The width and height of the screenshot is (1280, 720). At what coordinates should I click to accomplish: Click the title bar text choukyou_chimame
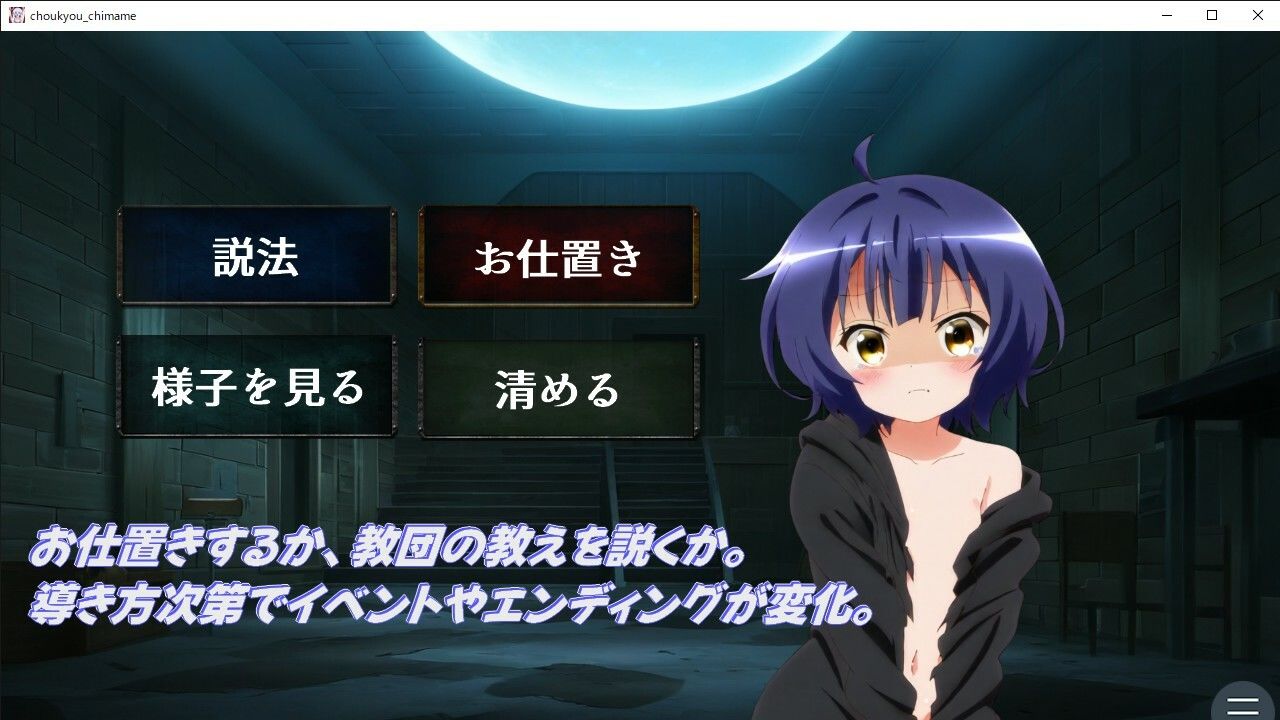point(85,15)
